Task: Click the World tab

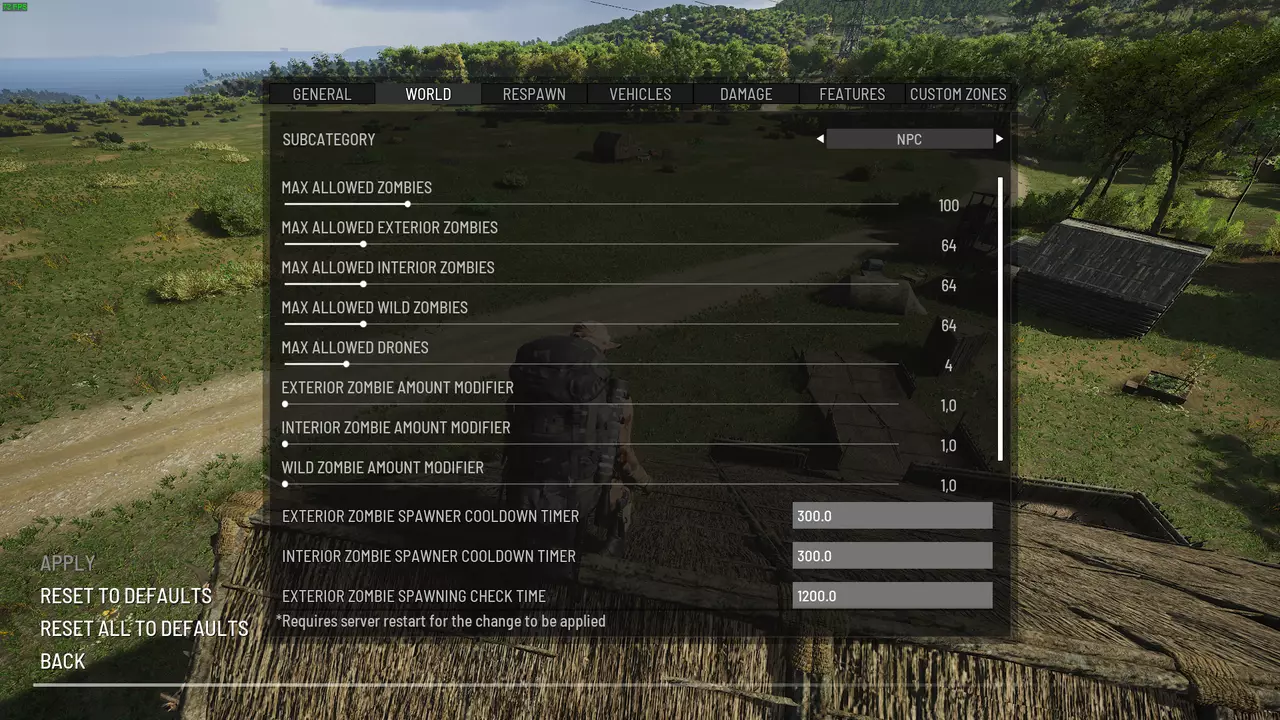Action: (x=428, y=94)
